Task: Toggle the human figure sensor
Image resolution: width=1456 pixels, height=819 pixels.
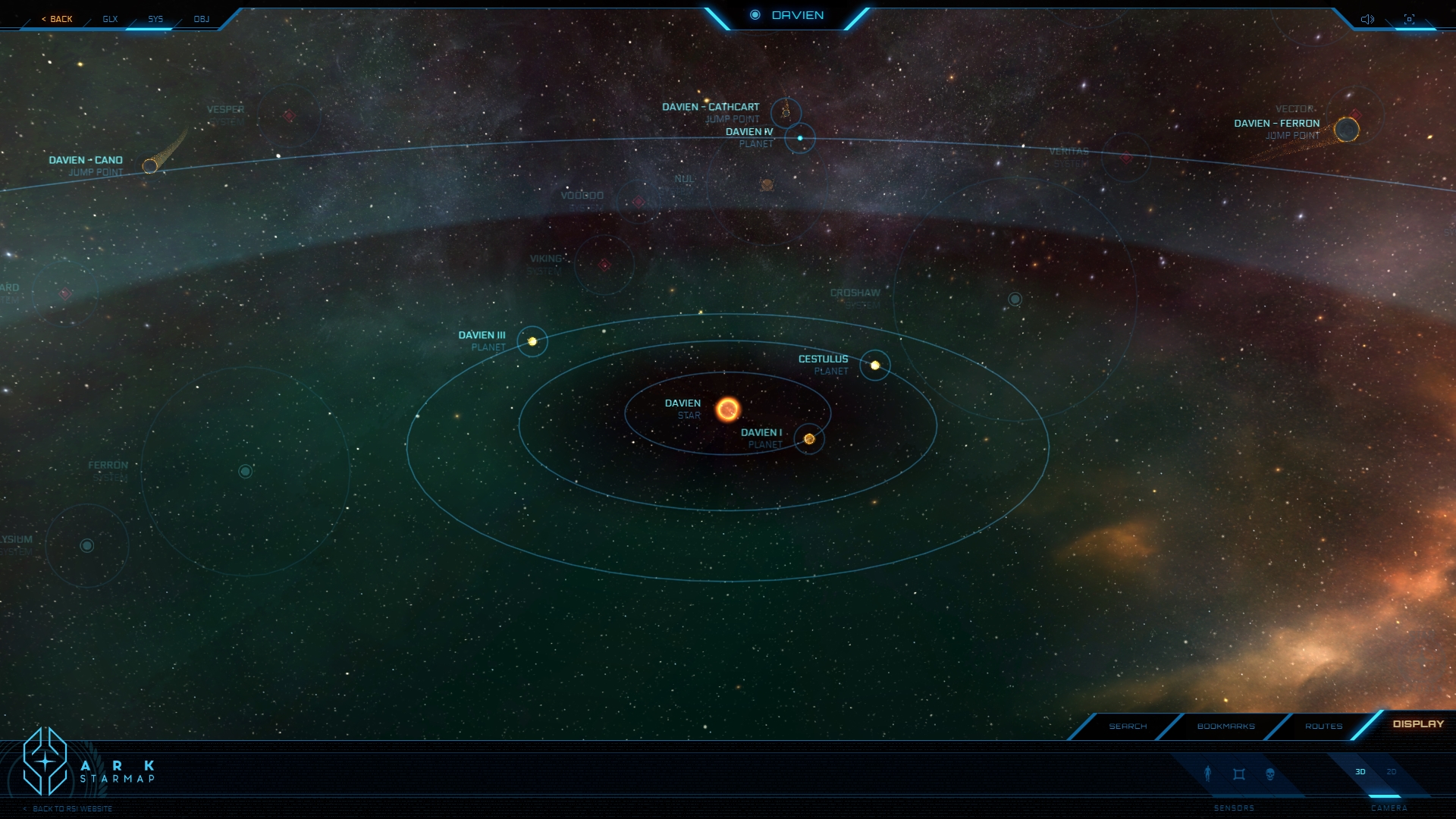Action: [x=1208, y=773]
